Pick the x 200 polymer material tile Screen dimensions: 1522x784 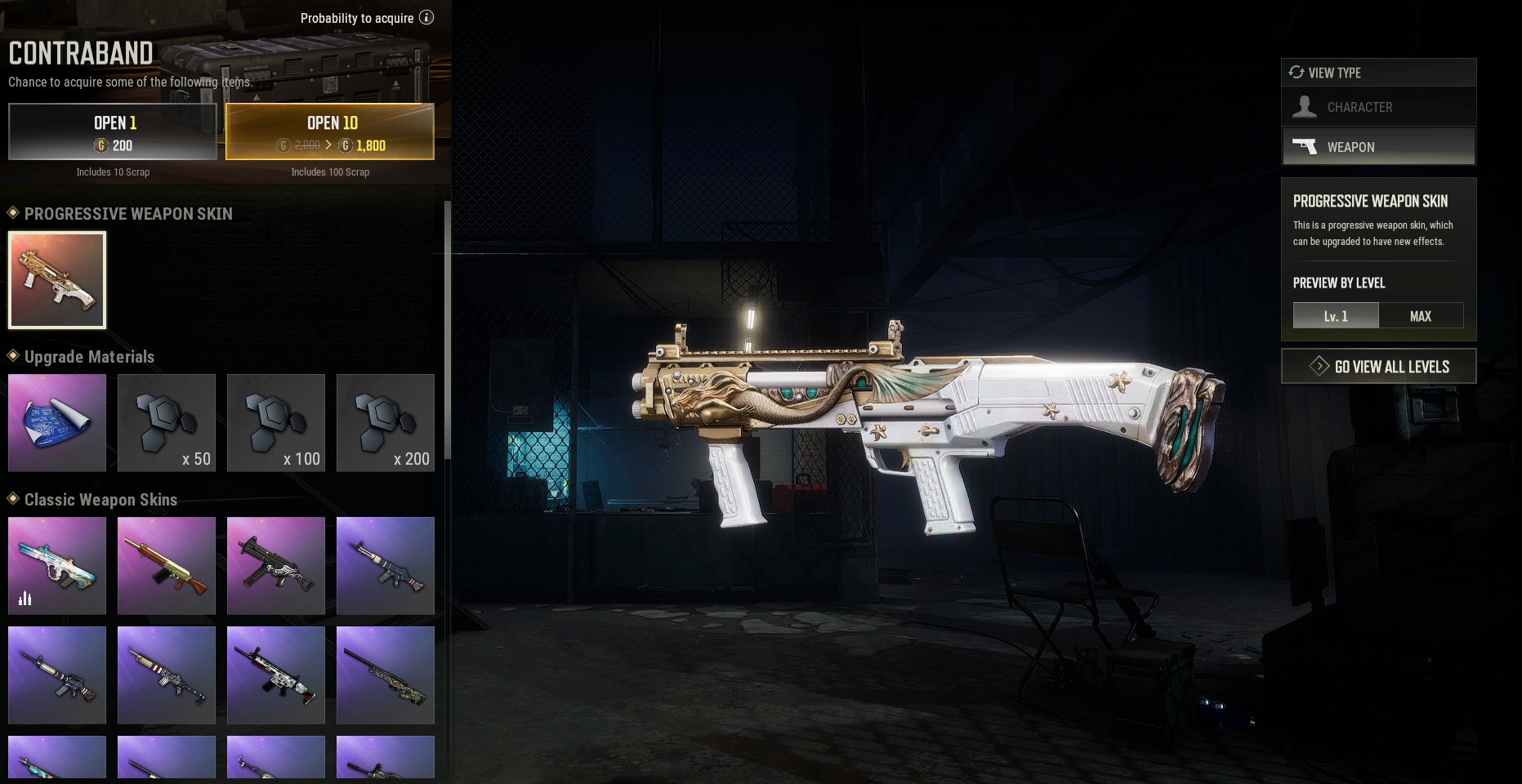386,423
